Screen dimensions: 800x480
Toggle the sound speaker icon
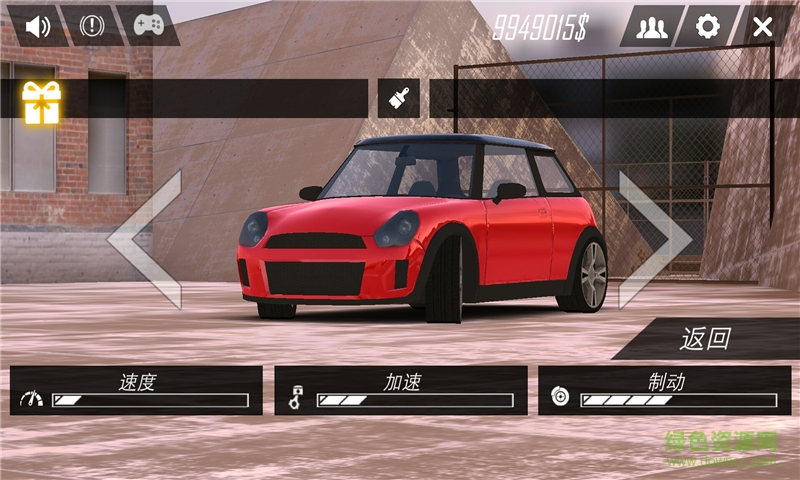coord(38,26)
